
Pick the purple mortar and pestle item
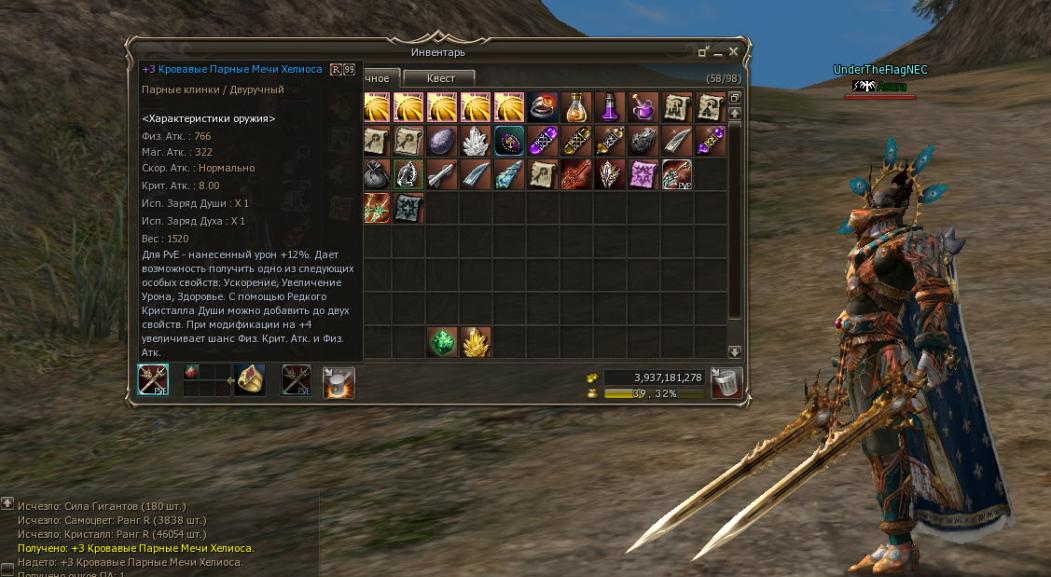pyautogui.click(x=643, y=106)
